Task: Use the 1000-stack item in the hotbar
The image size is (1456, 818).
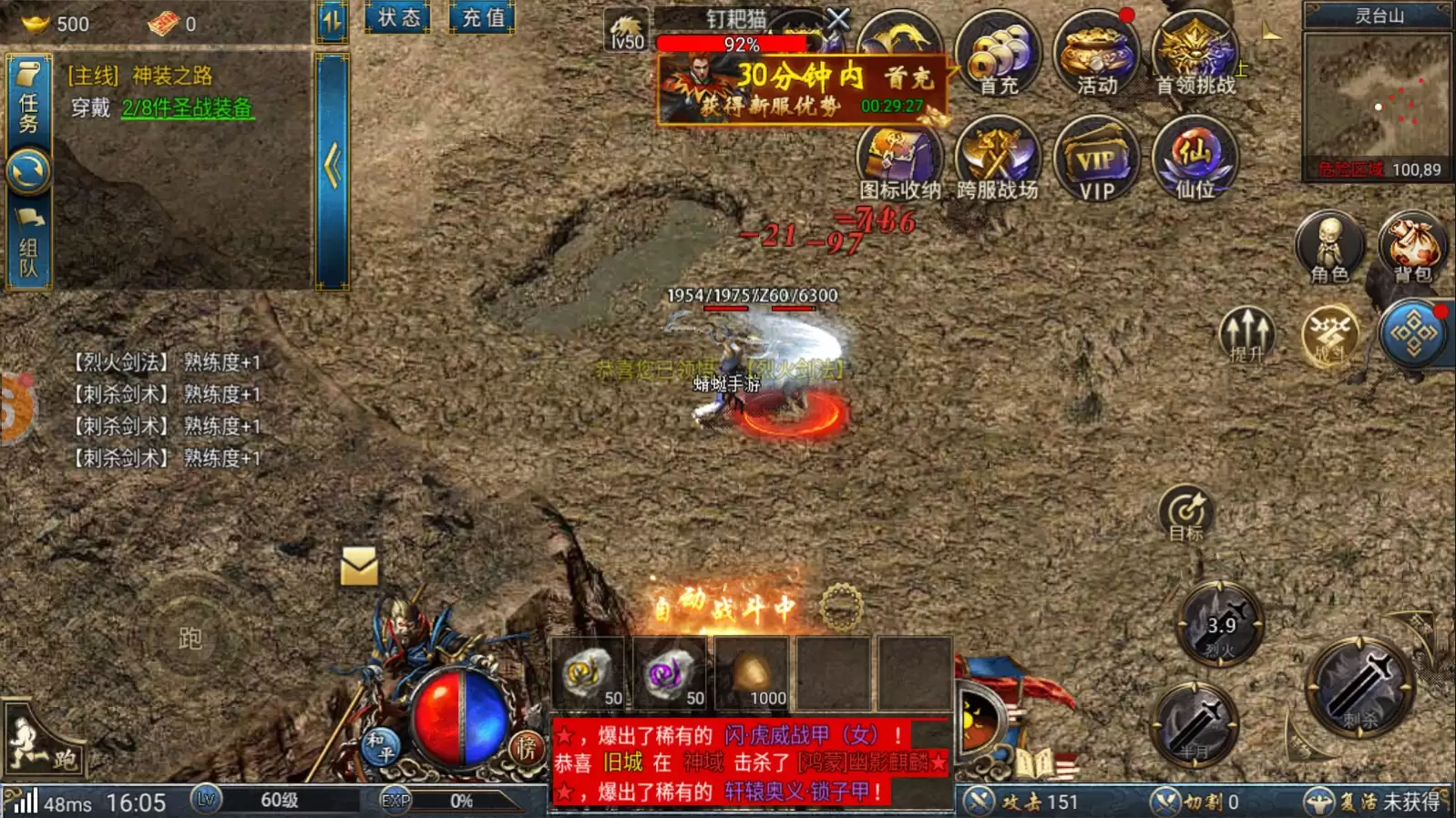Action: (752, 675)
